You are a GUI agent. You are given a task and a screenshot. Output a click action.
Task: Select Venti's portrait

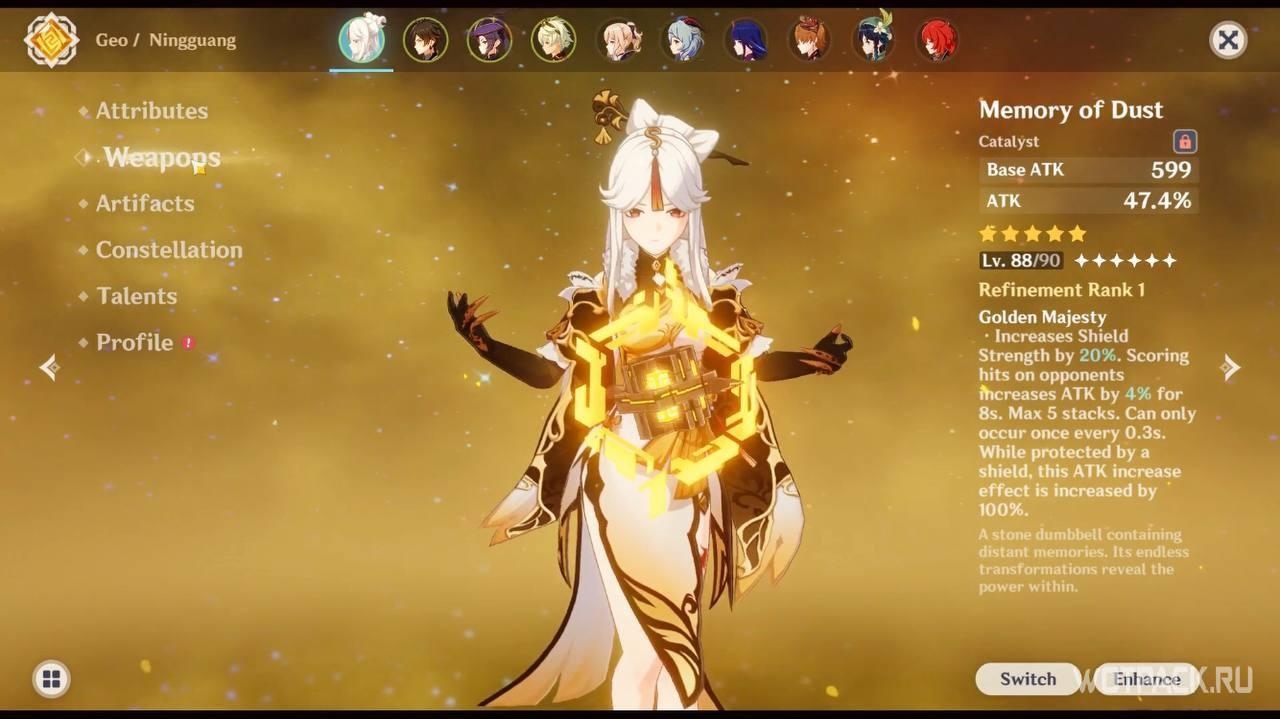click(873, 40)
